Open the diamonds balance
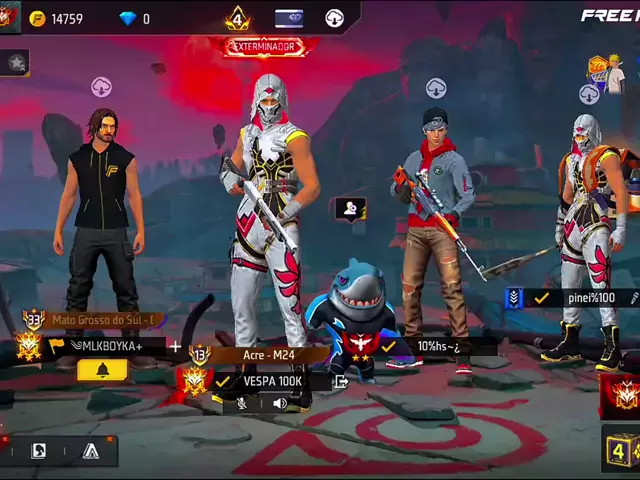Screen dimensions: 640x480 coord(134,18)
